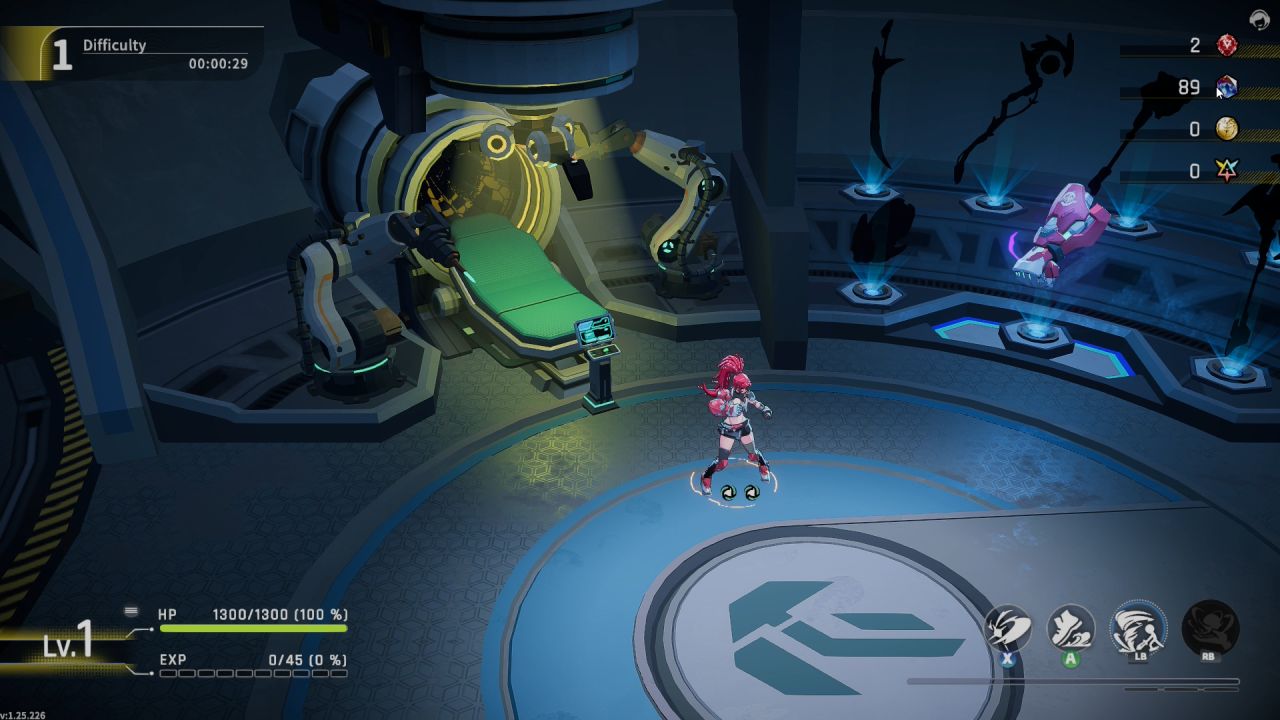
Task: Click the gold coin currency icon
Action: pyautogui.click(x=1227, y=129)
